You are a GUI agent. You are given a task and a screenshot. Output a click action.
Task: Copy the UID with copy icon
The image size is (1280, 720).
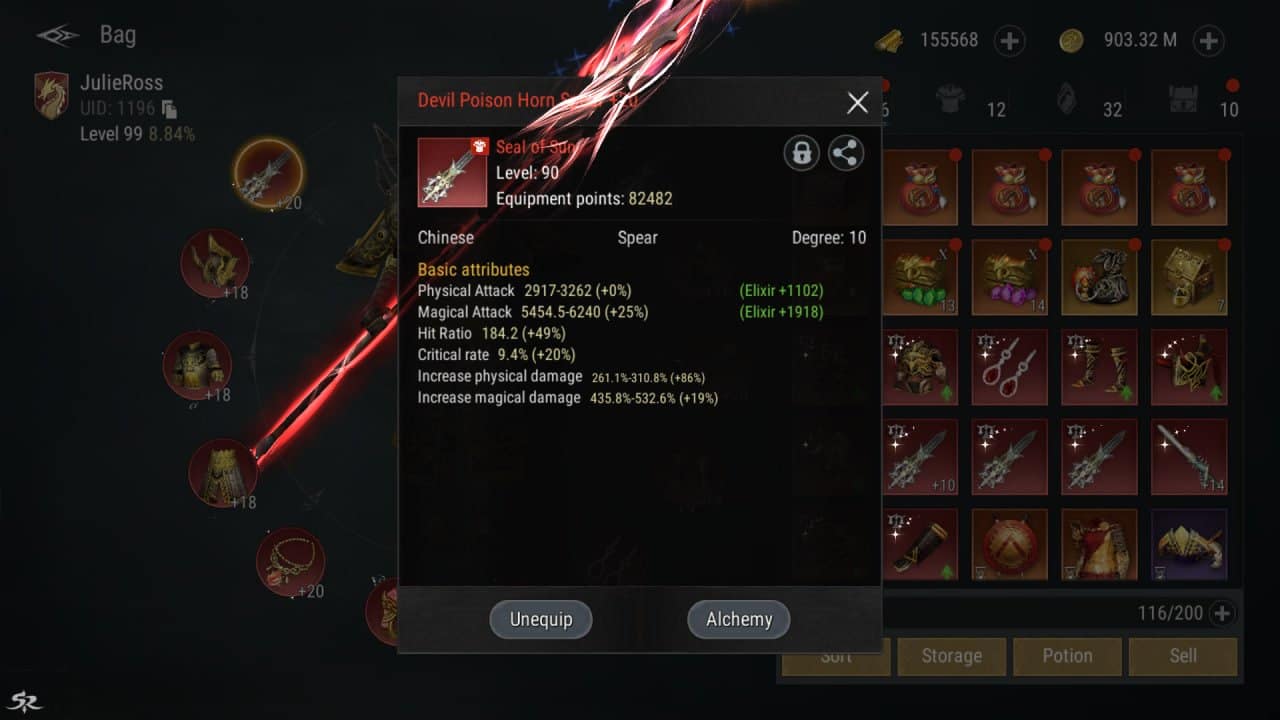[169, 108]
